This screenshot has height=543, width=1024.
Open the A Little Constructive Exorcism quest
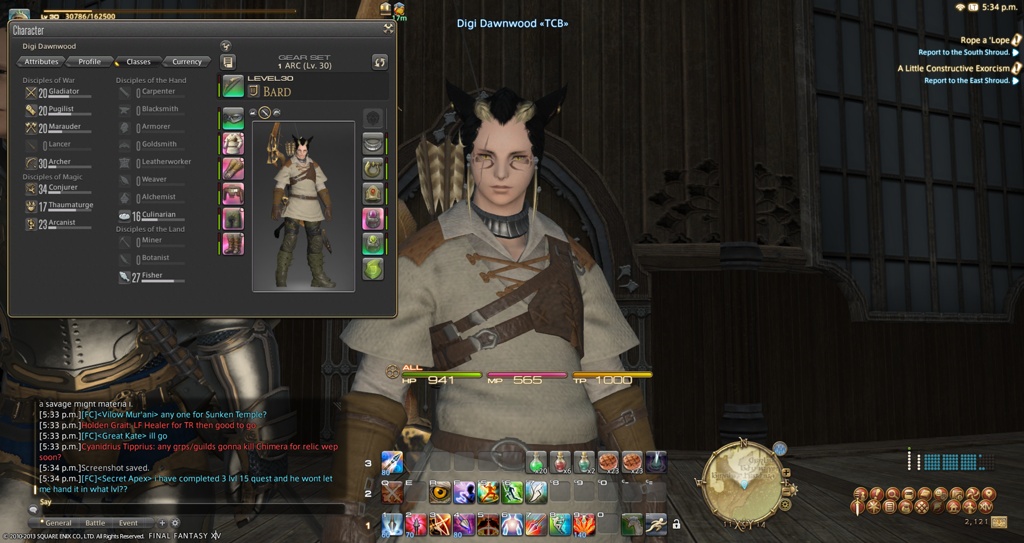(x=953, y=69)
